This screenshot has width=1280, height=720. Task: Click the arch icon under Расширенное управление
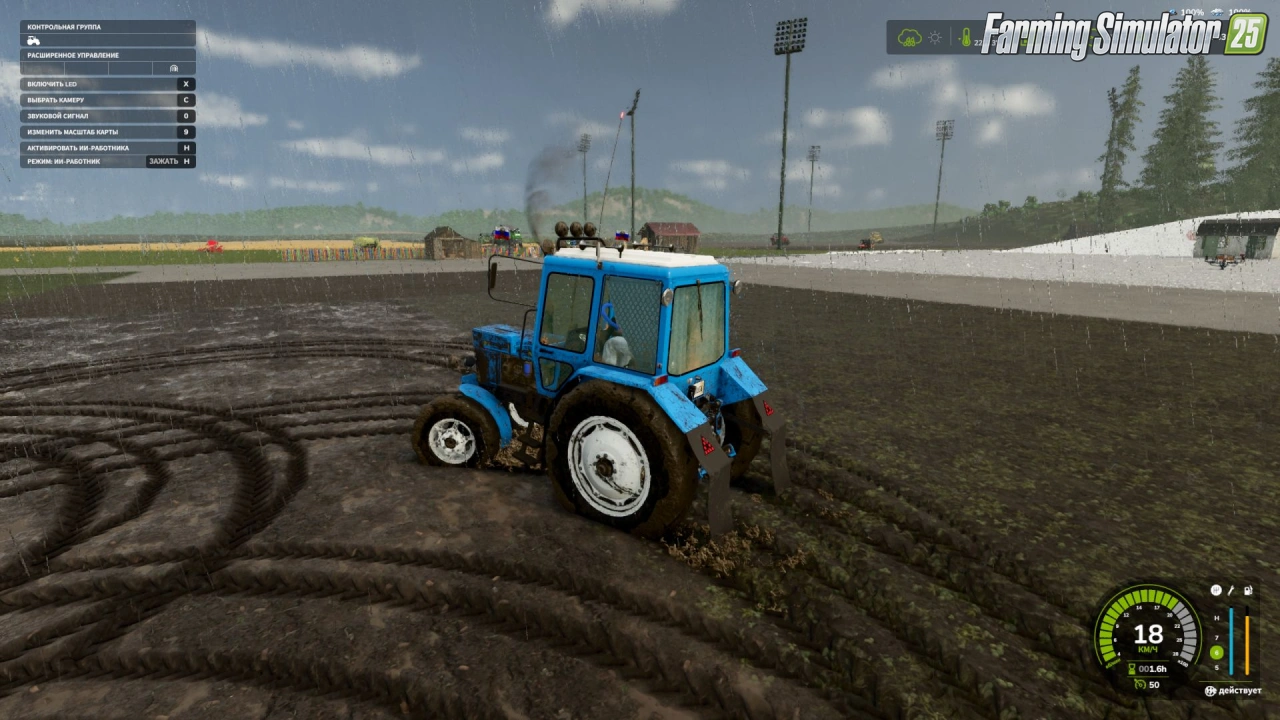(174, 68)
